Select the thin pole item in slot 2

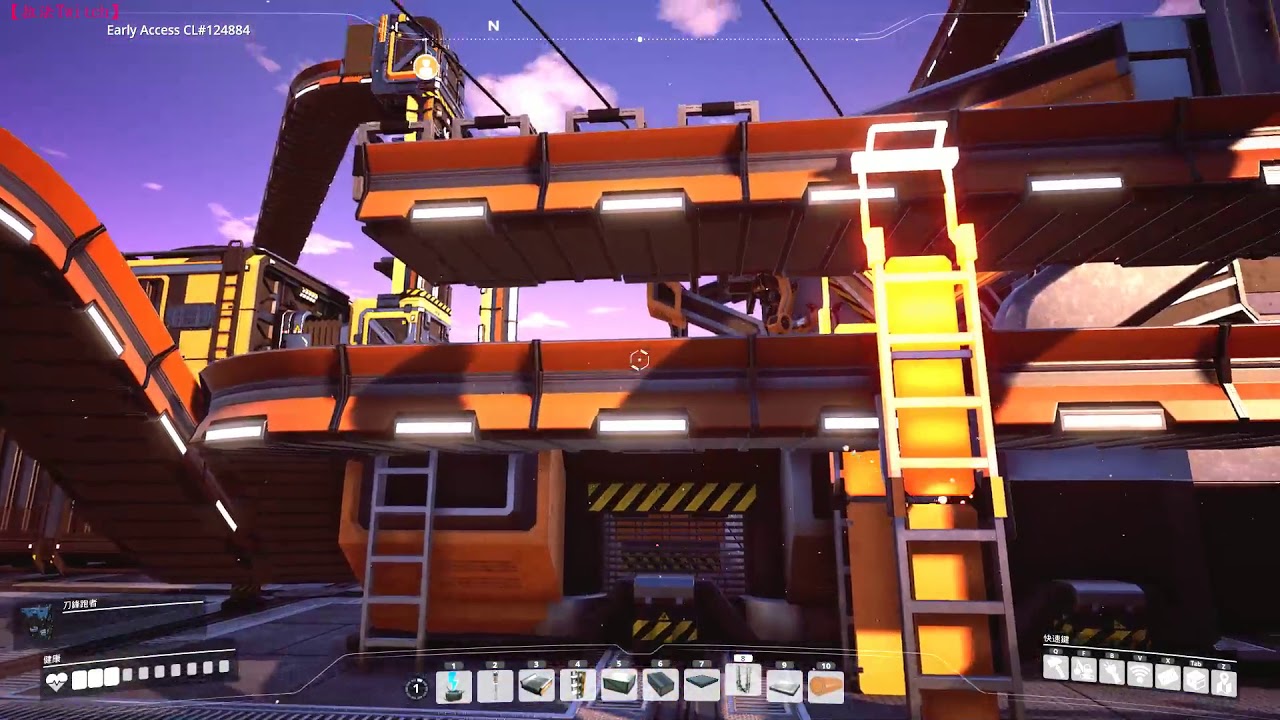(495, 686)
